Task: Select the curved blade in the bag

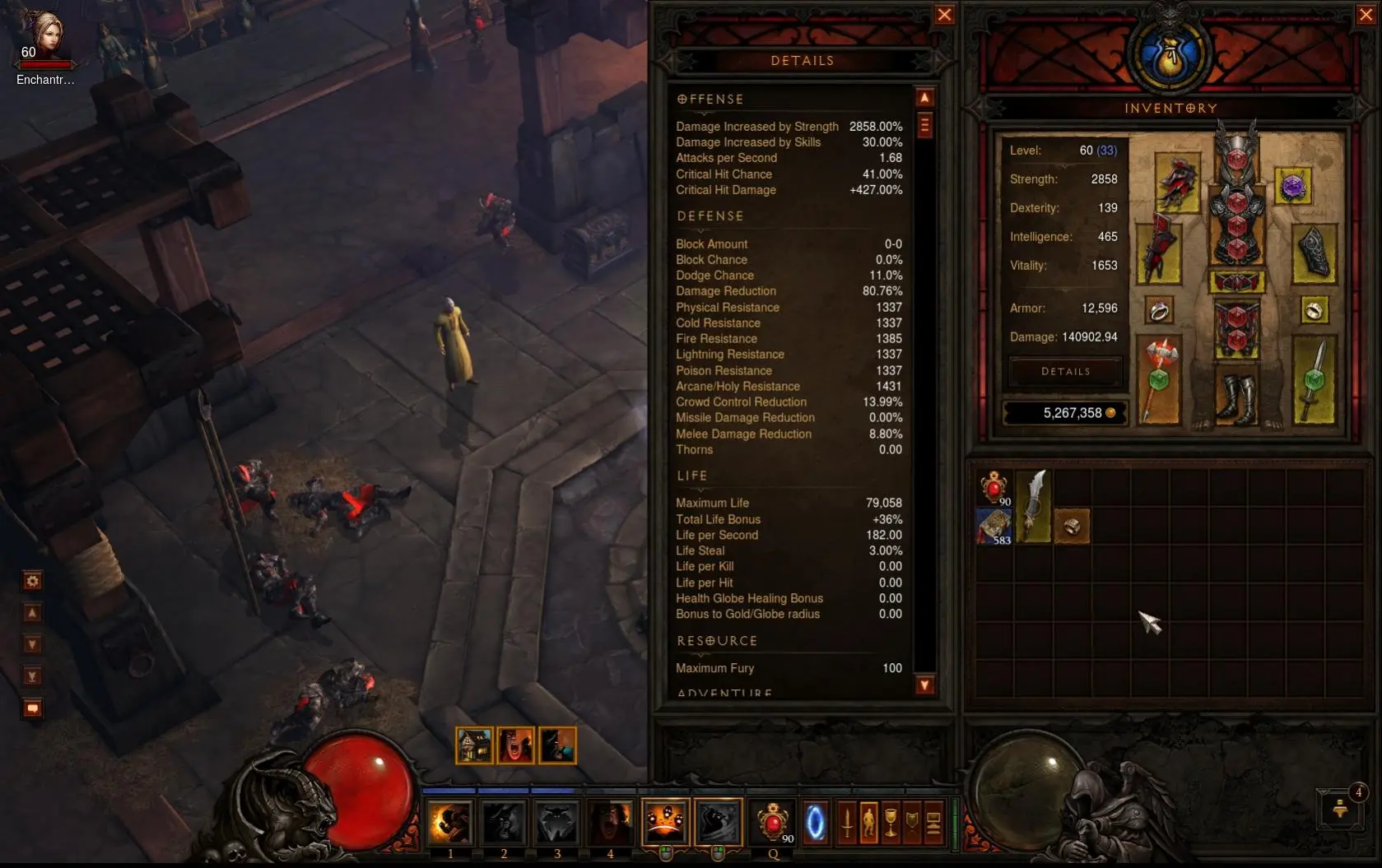Action: click(x=1033, y=505)
